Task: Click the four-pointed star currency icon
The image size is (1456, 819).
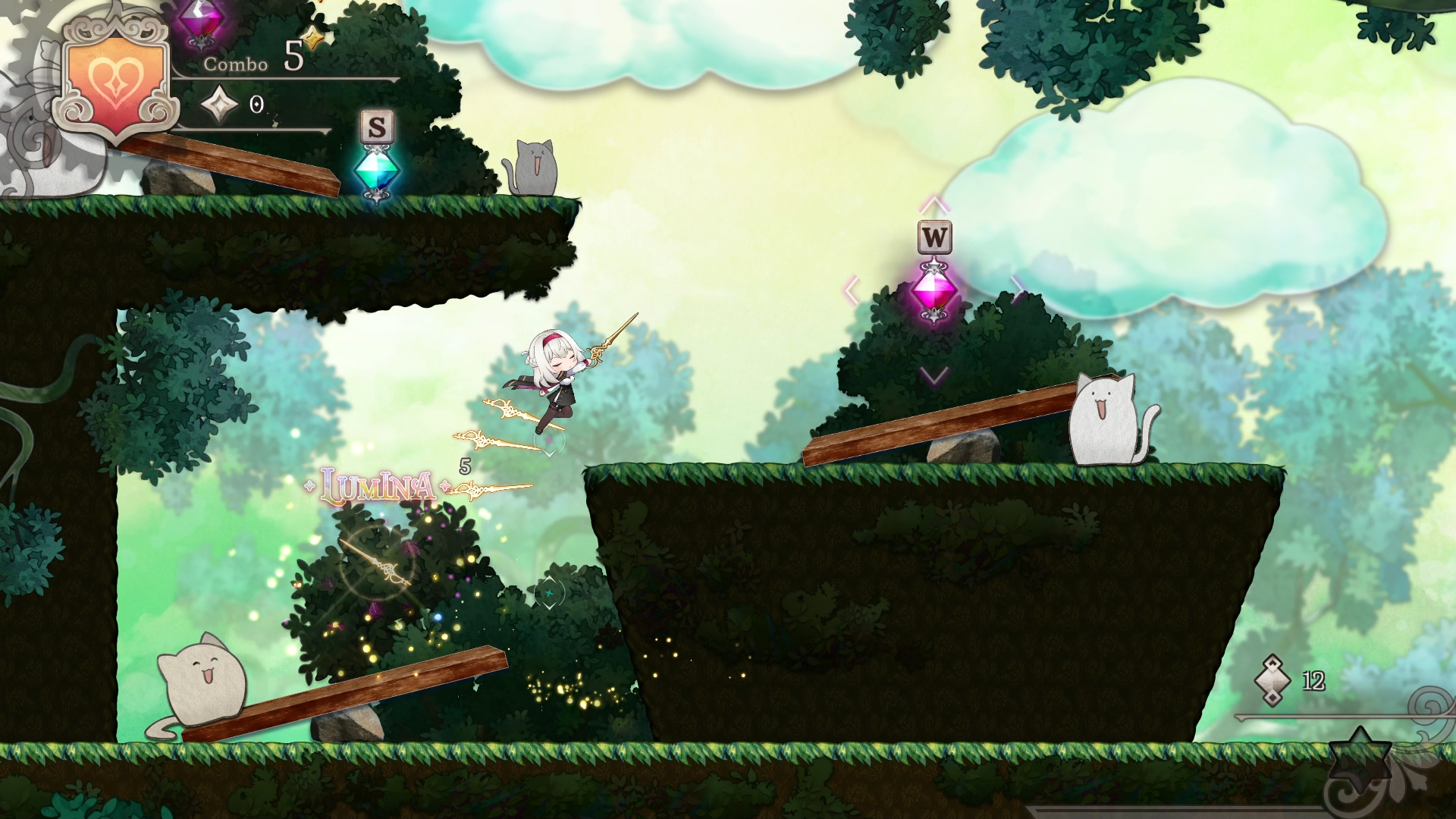Action: click(220, 104)
